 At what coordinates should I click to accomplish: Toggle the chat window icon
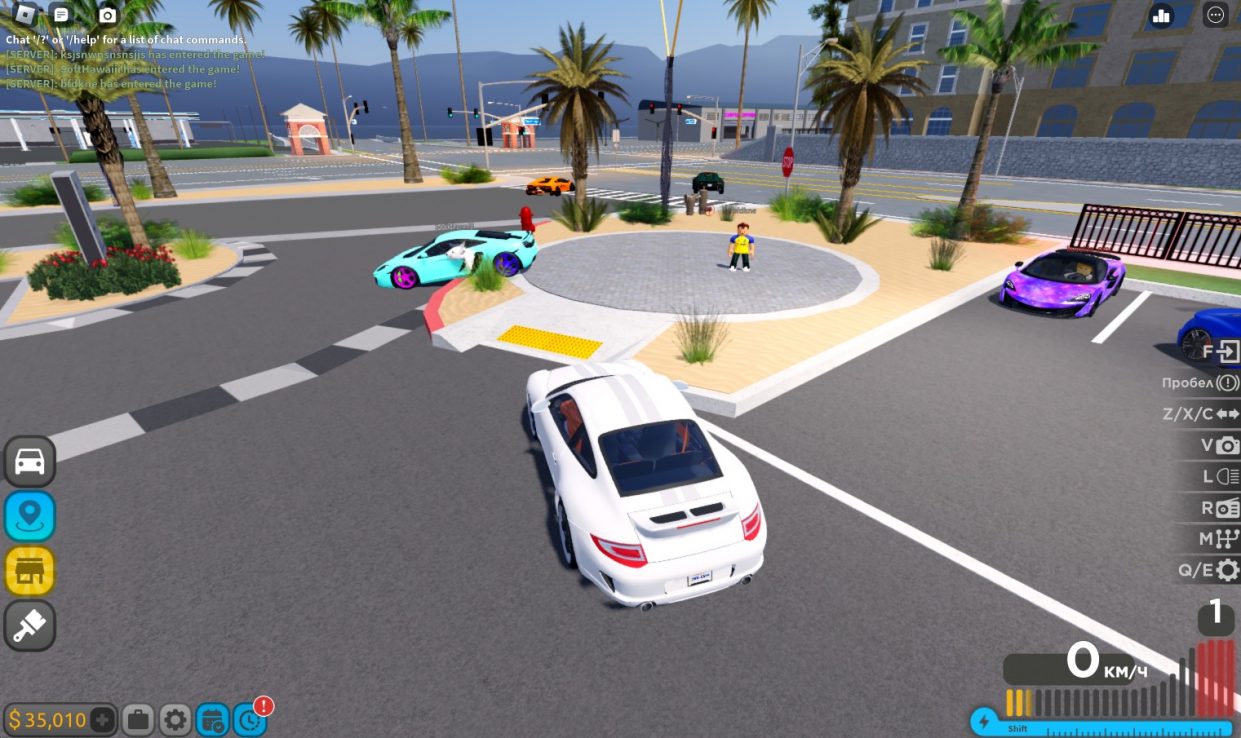(x=62, y=14)
